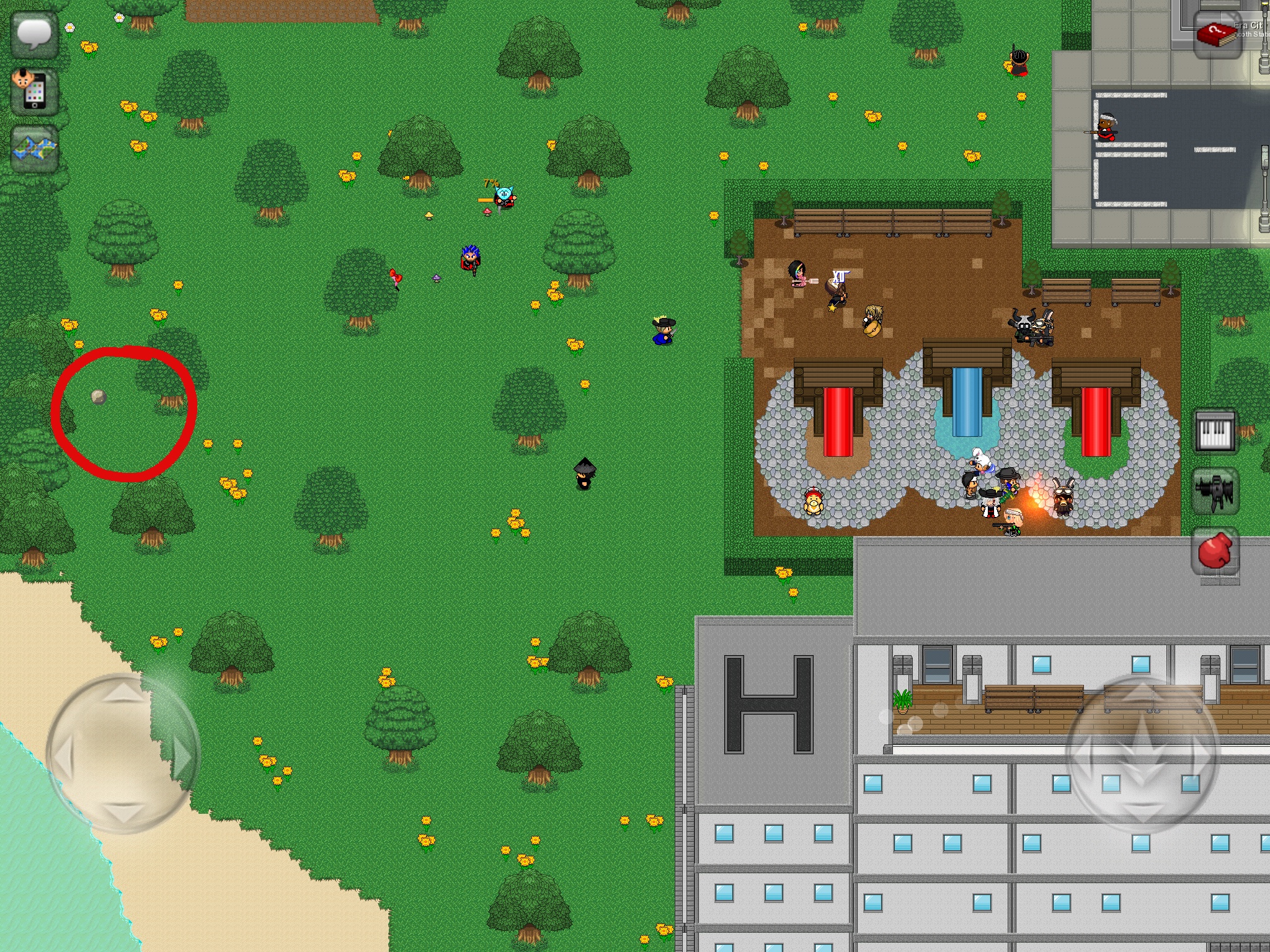The image size is (1270, 952).
Task: Activate the red boxing glove punch
Action: coord(1215,551)
